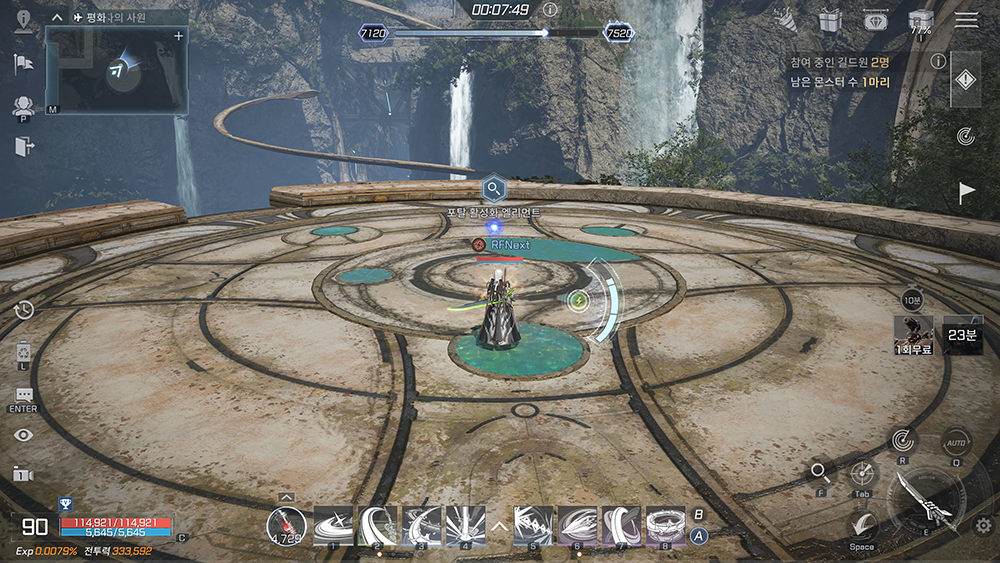Open the diamond shop sign icon
This screenshot has width=1000, height=563.
coord(874,20)
